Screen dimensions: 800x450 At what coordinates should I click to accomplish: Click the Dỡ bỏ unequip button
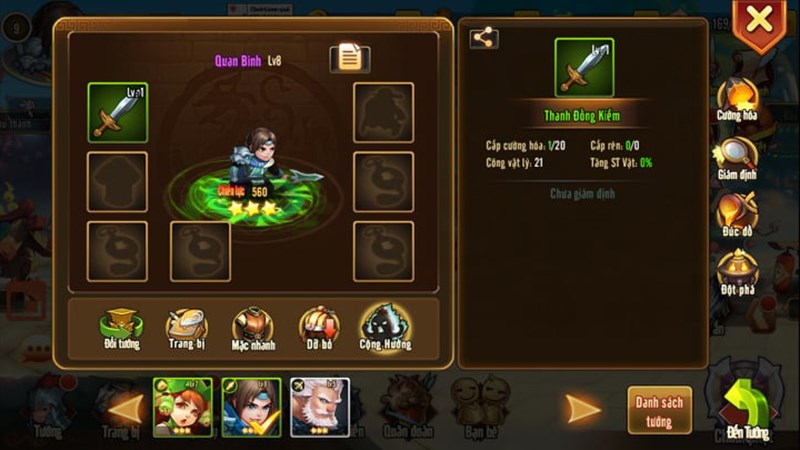[318, 328]
